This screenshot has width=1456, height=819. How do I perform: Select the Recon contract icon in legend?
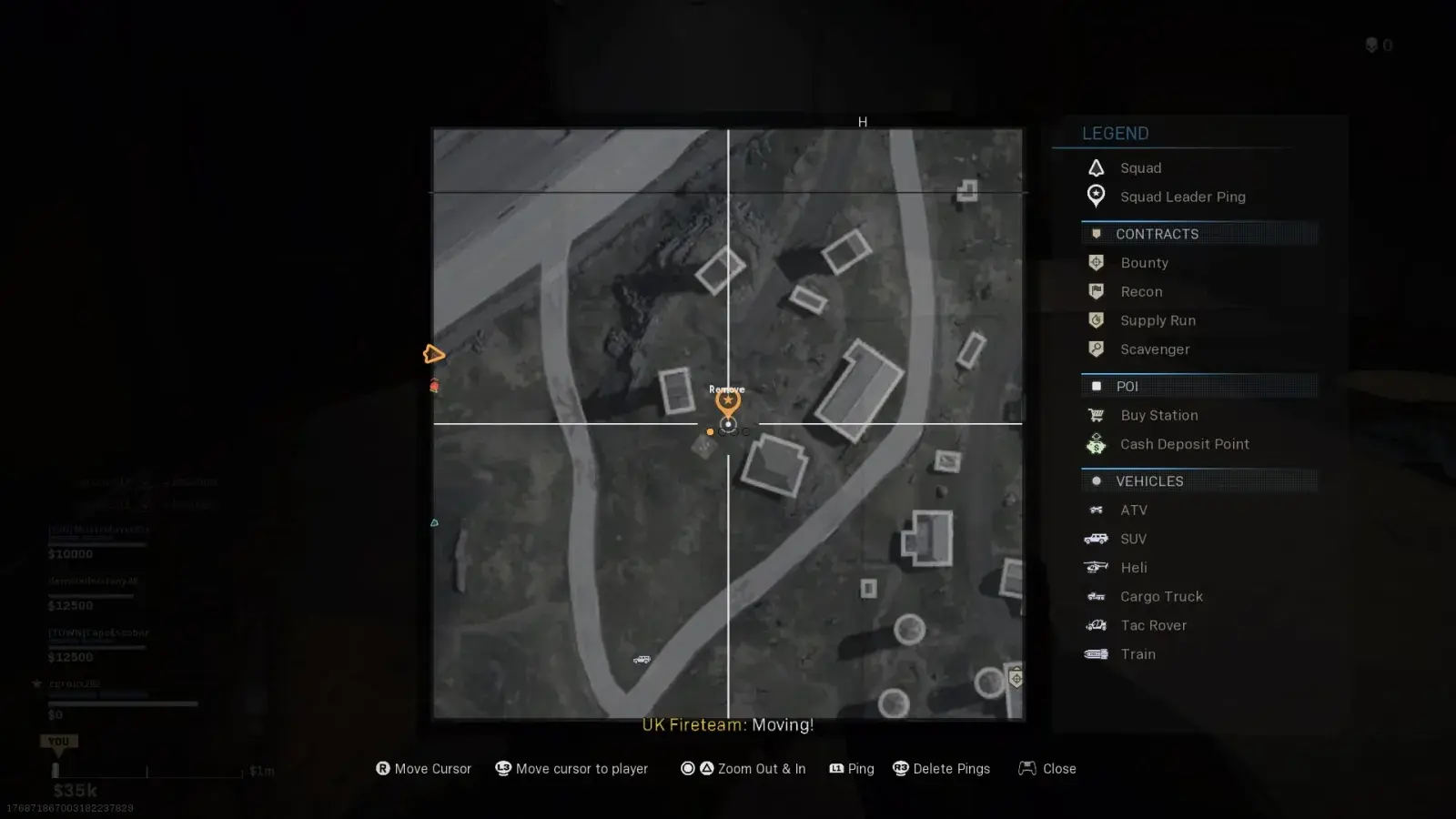(1097, 291)
